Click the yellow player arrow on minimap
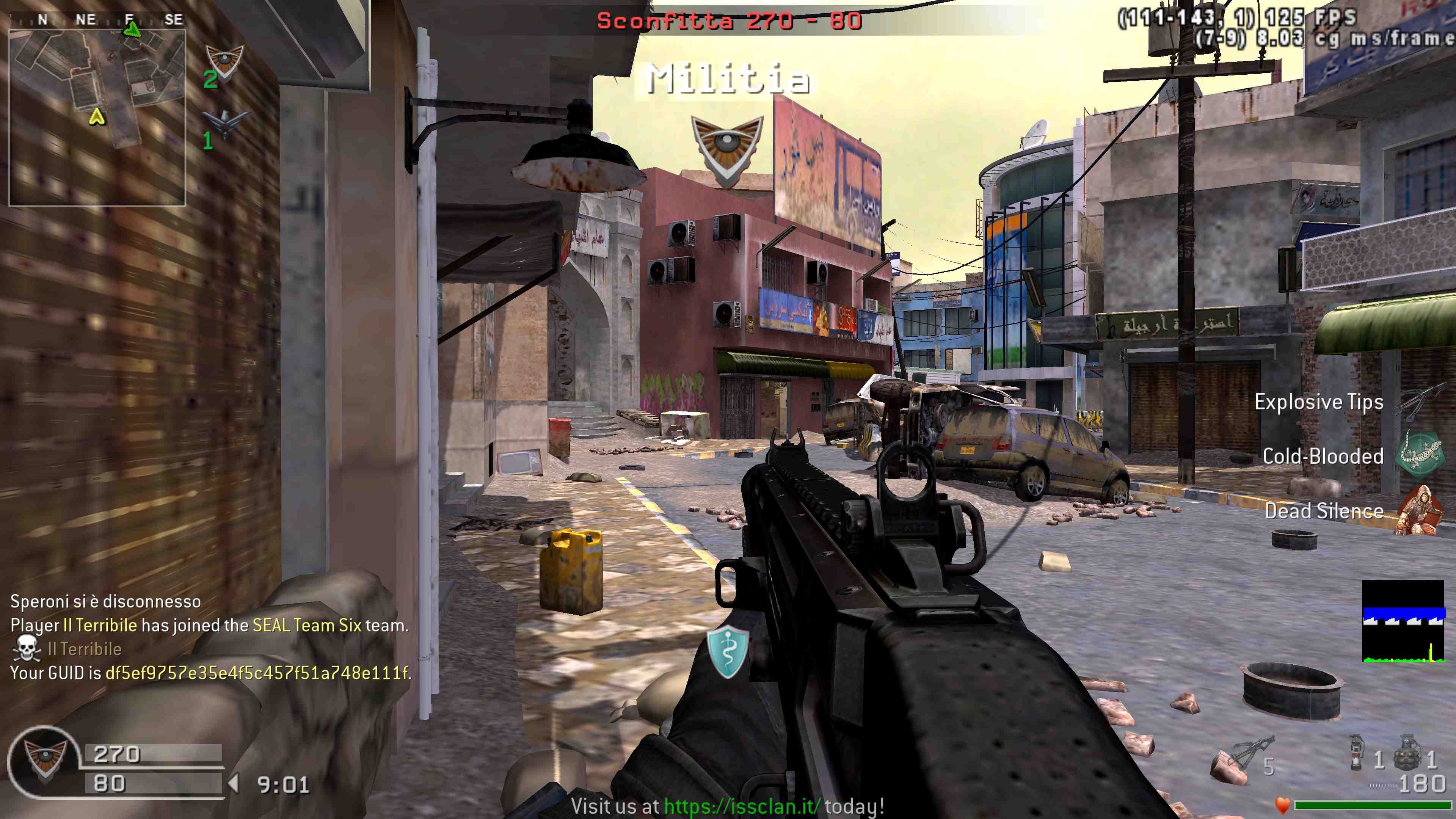The height and width of the screenshot is (819, 1456). pos(97,117)
